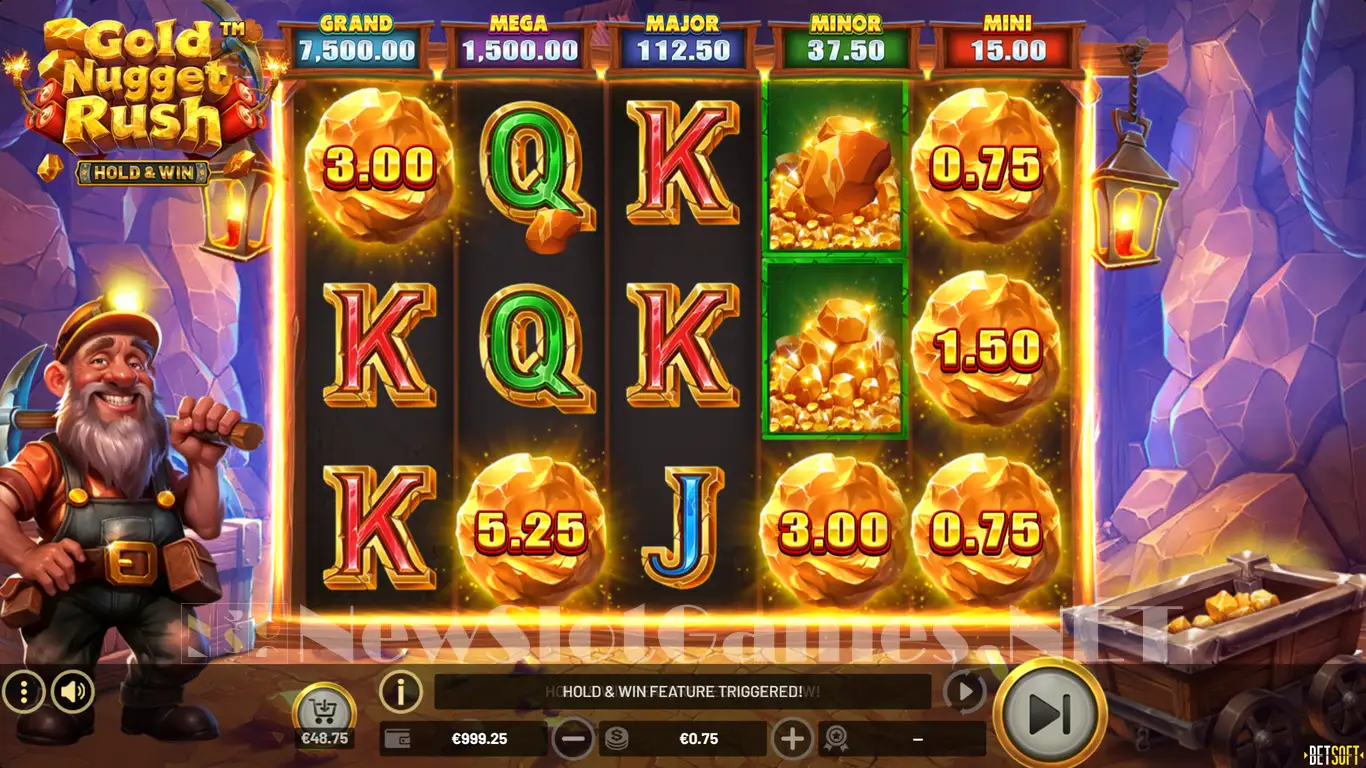Increase the bet with the plus button
The height and width of the screenshot is (768, 1366).
[x=792, y=739]
